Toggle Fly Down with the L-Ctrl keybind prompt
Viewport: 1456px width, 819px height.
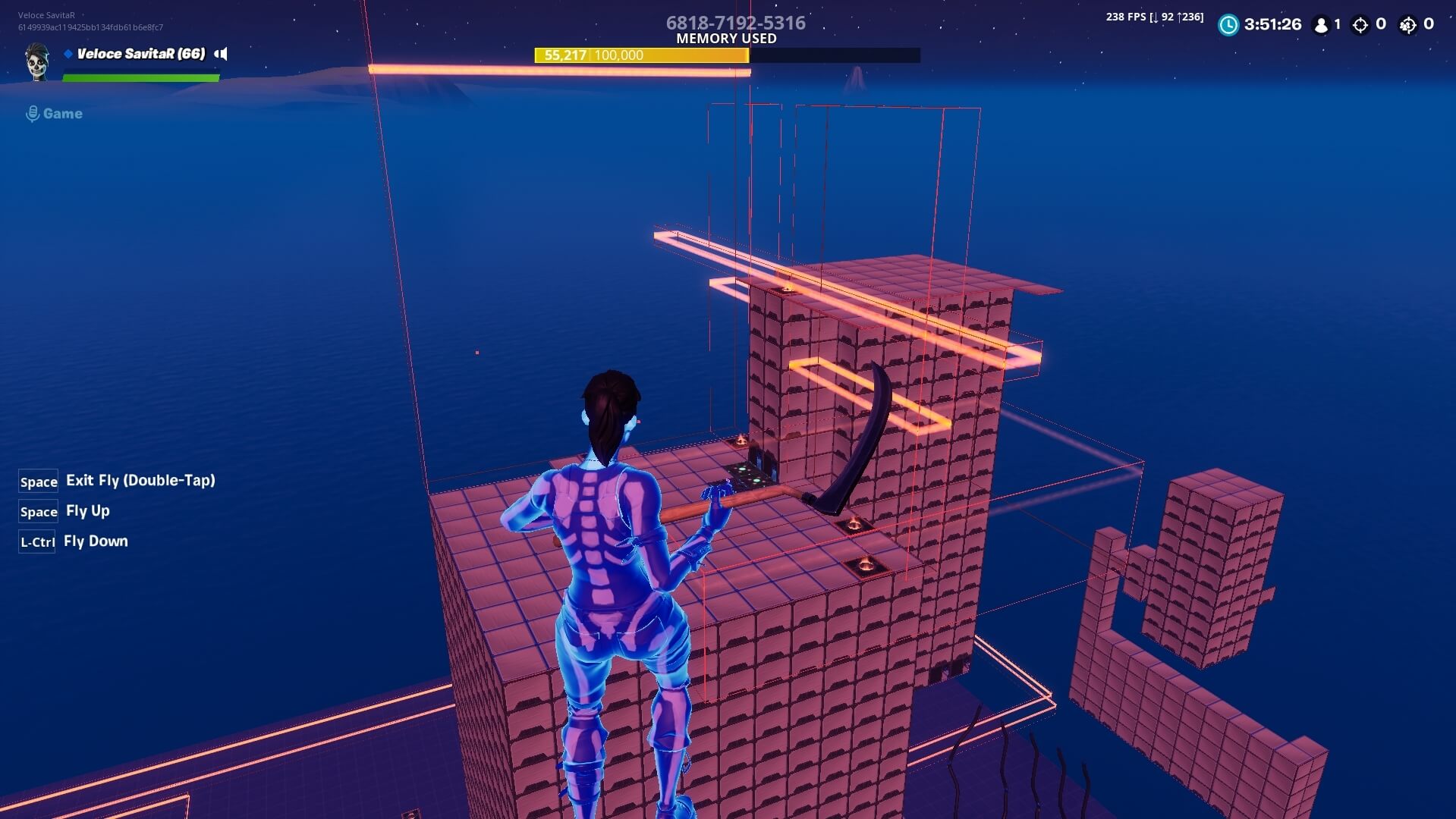tap(36, 541)
